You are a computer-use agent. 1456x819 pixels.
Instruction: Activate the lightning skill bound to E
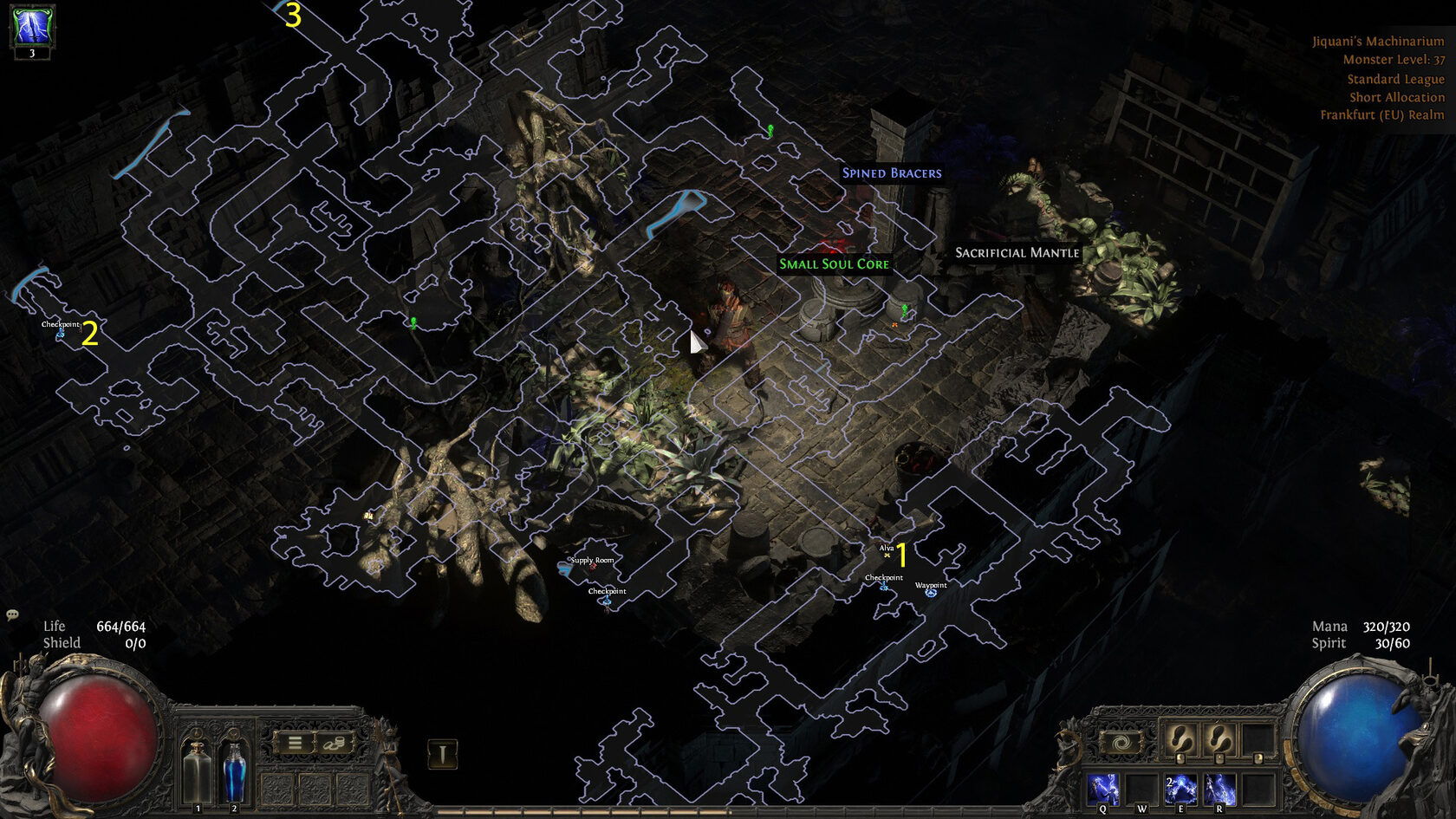[x=1180, y=790]
